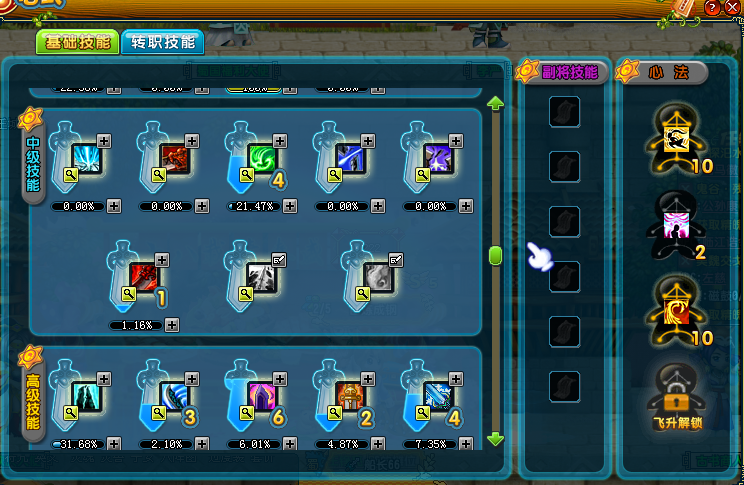Select the golden armor skill at level 2
Viewport: 744px width, 485px height.
pyautogui.click(x=349, y=394)
